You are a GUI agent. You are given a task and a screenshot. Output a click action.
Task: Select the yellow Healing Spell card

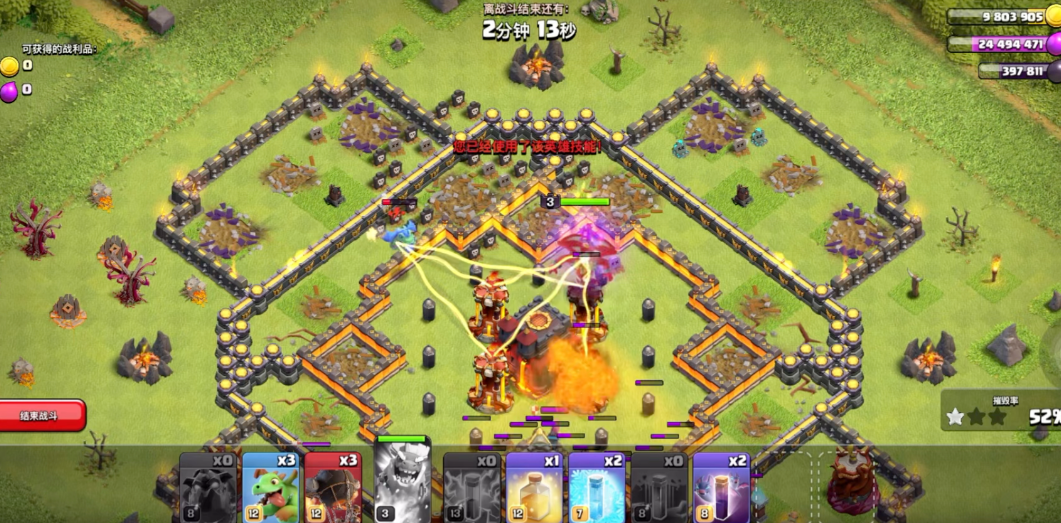(534, 487)
